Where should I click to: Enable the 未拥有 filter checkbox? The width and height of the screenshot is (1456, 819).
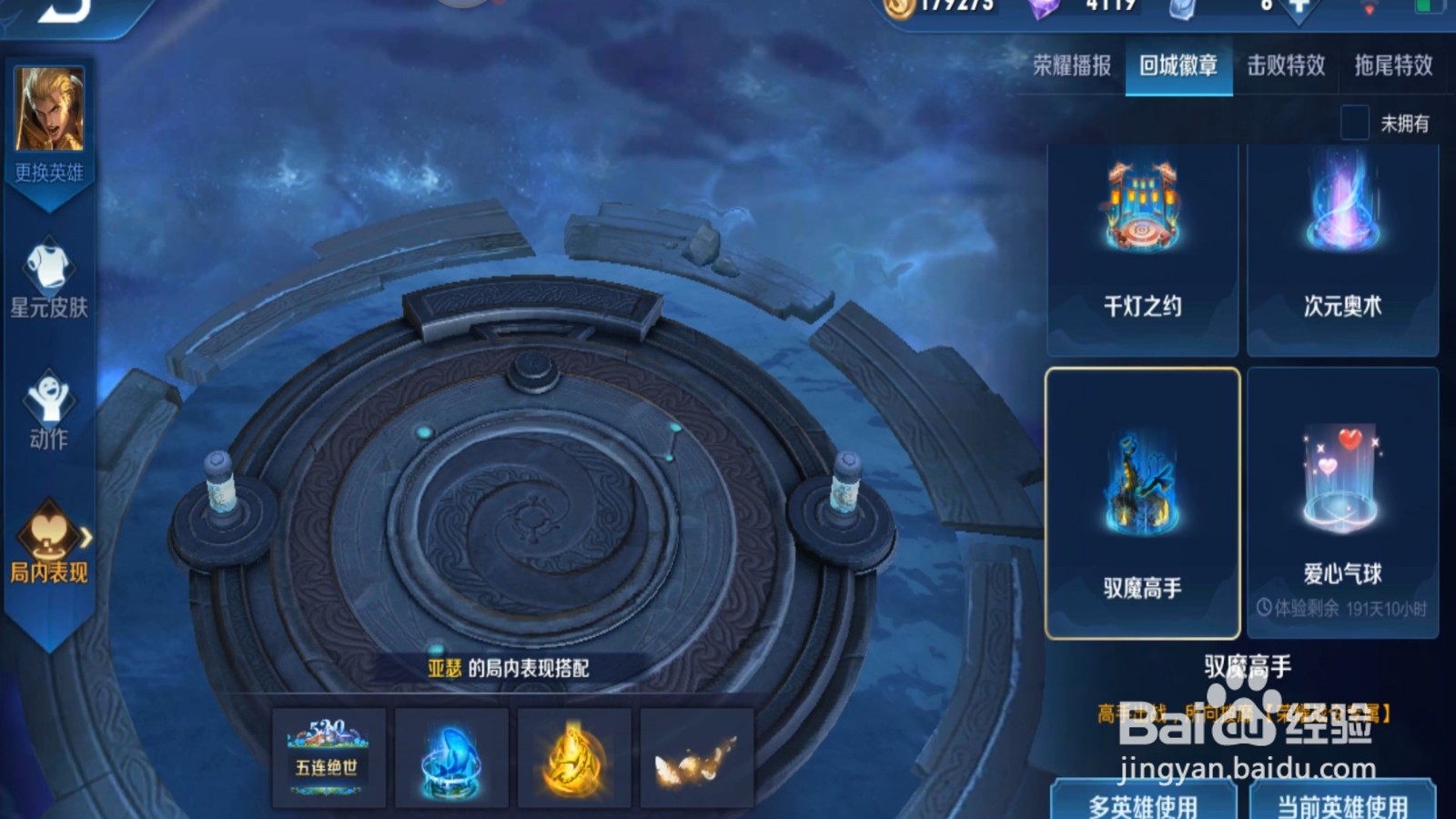point(1353,120)
